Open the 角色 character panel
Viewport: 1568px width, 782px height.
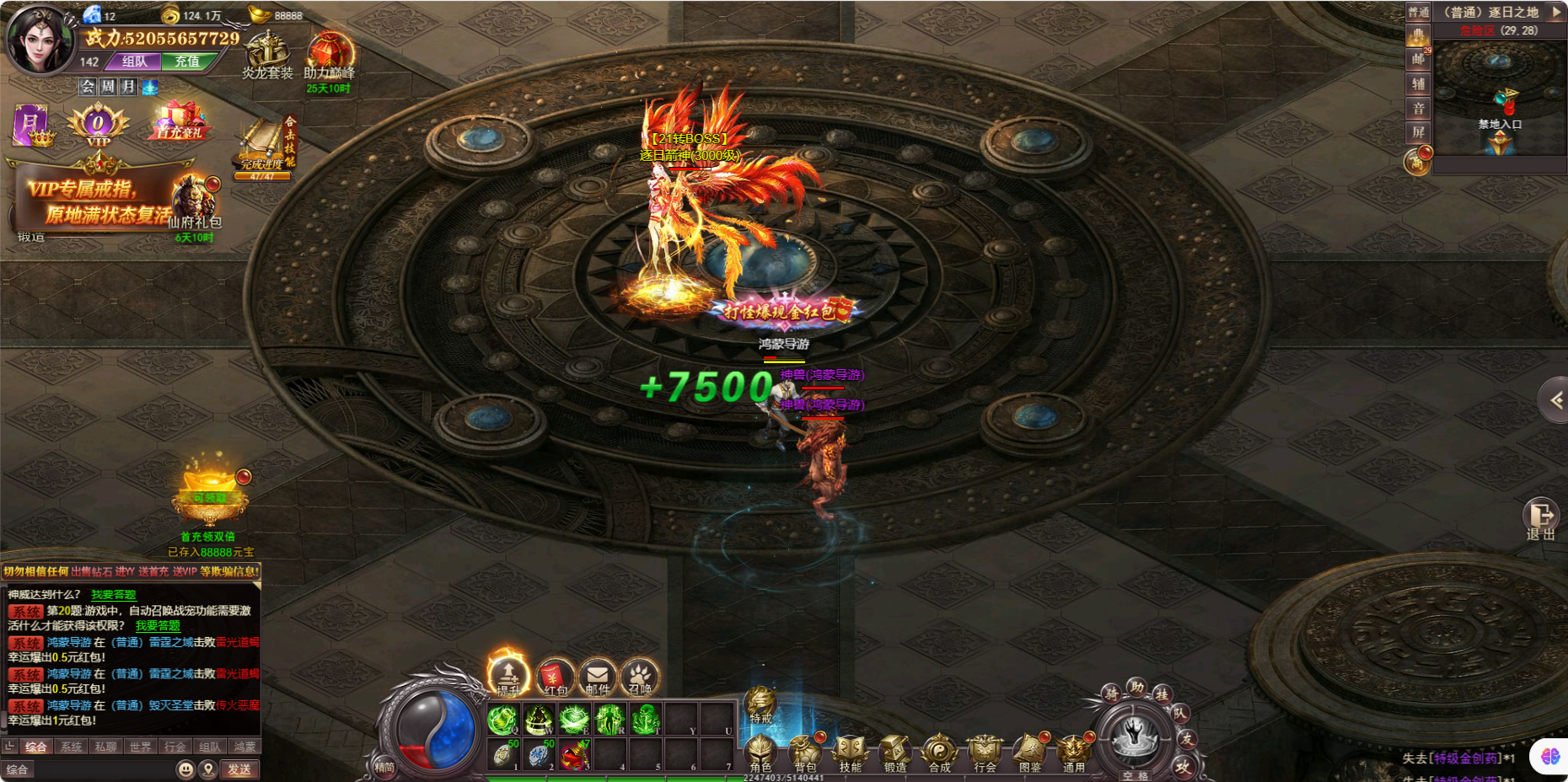[760, 751]
